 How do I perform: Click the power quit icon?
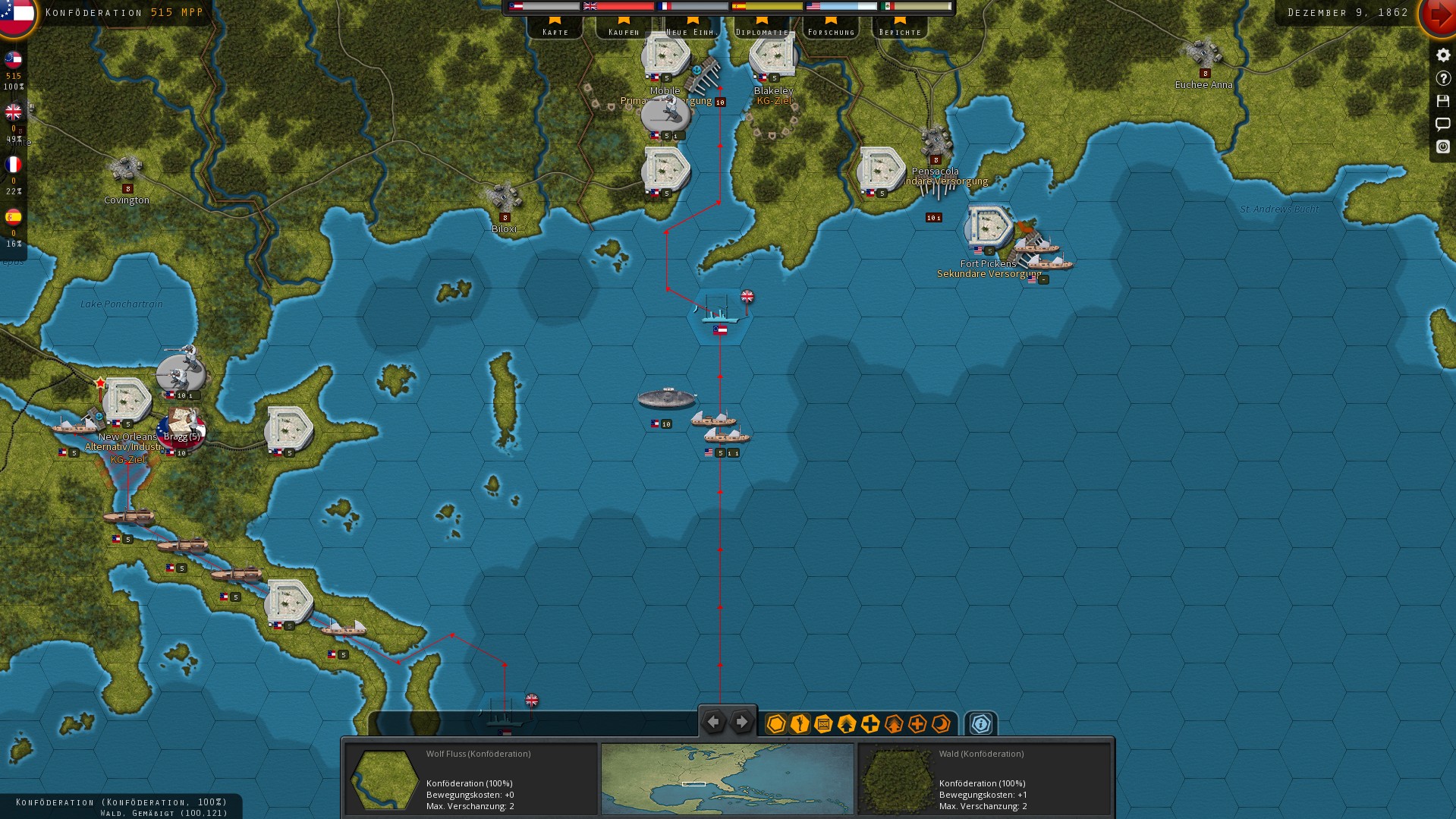point(1443,146)
